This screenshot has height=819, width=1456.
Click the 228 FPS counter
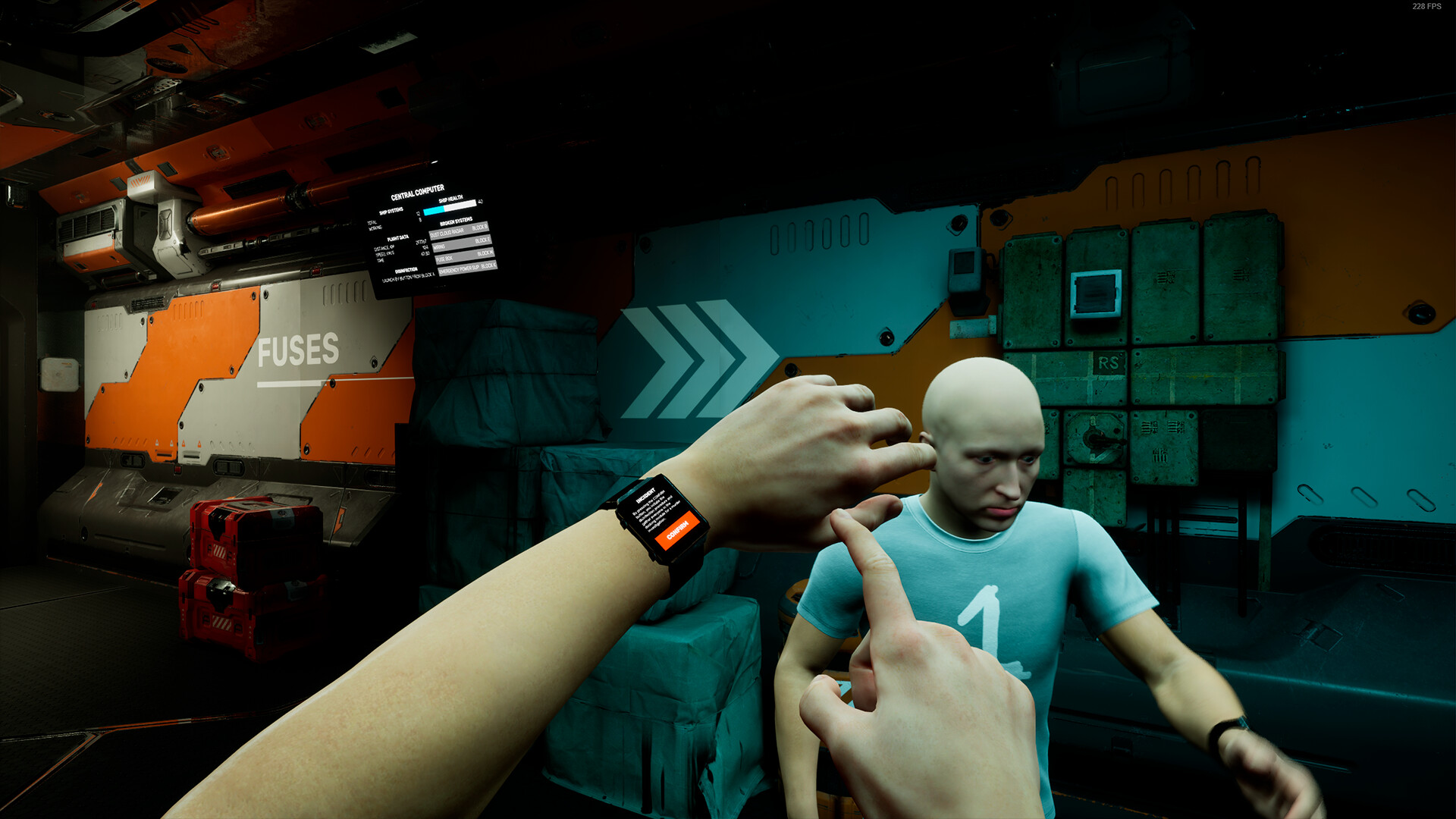[1426, 8]
